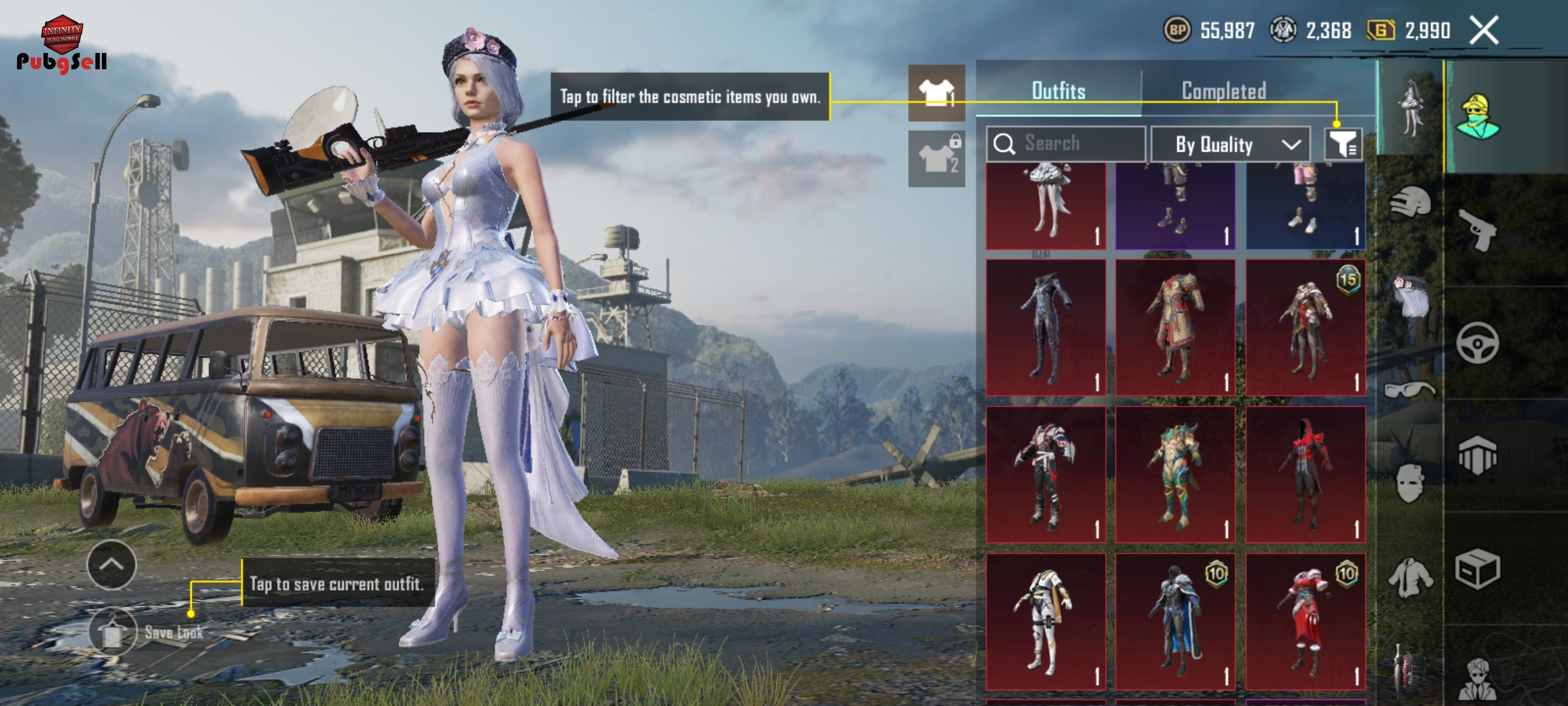Show the glasses subcategory

click(1410, 390)
